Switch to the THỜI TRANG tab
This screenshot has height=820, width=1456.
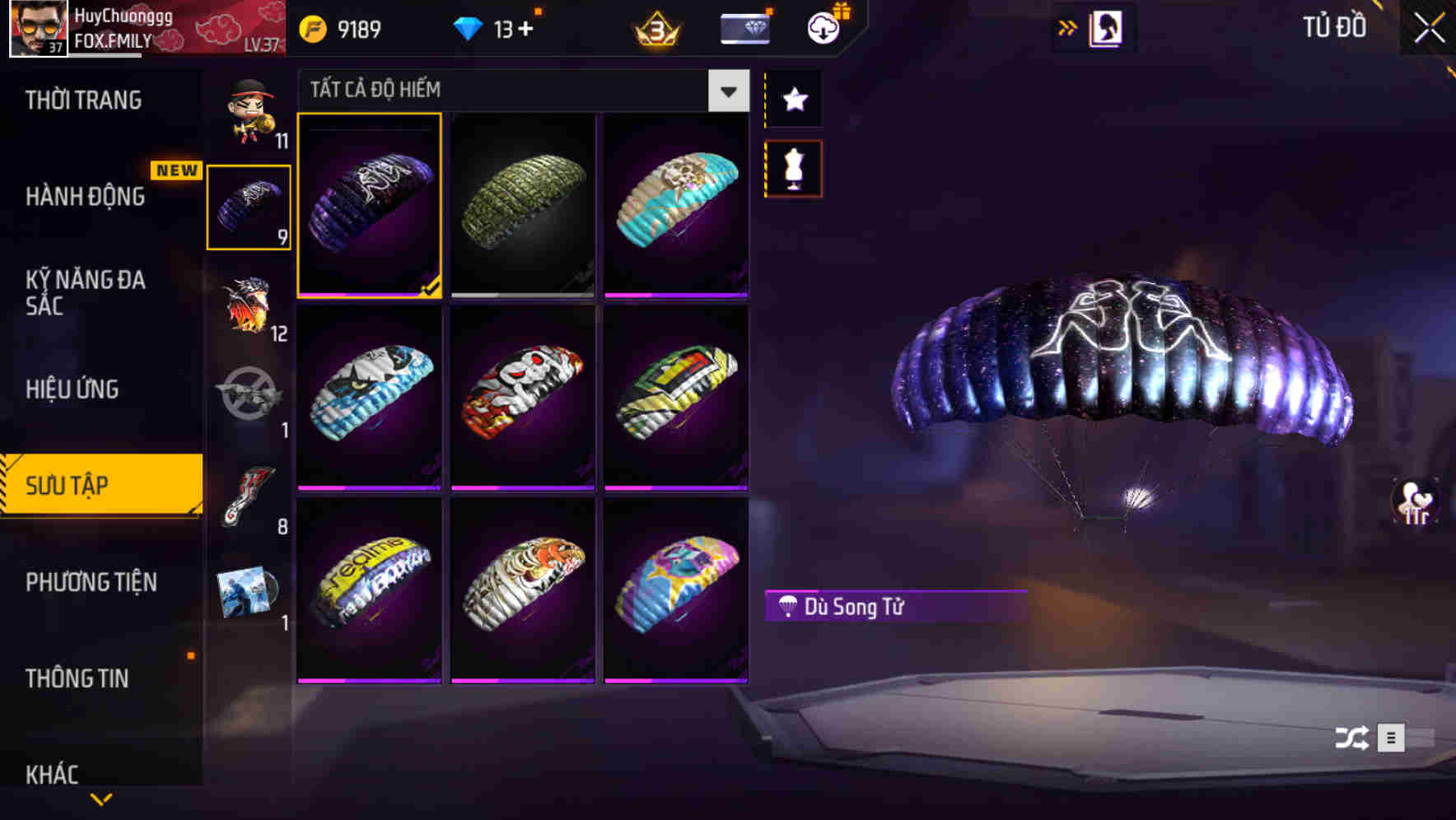tap(82, 99)
